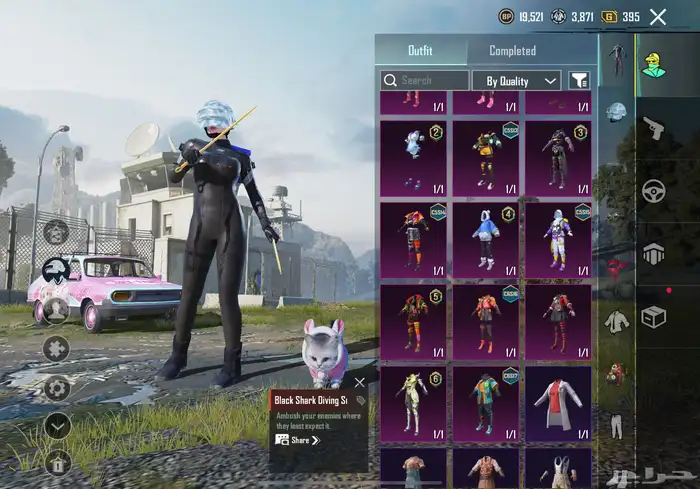Viewport: 700px width, 489px height.
Task: Select the Outfit tab
Action: tap(420, 51)
